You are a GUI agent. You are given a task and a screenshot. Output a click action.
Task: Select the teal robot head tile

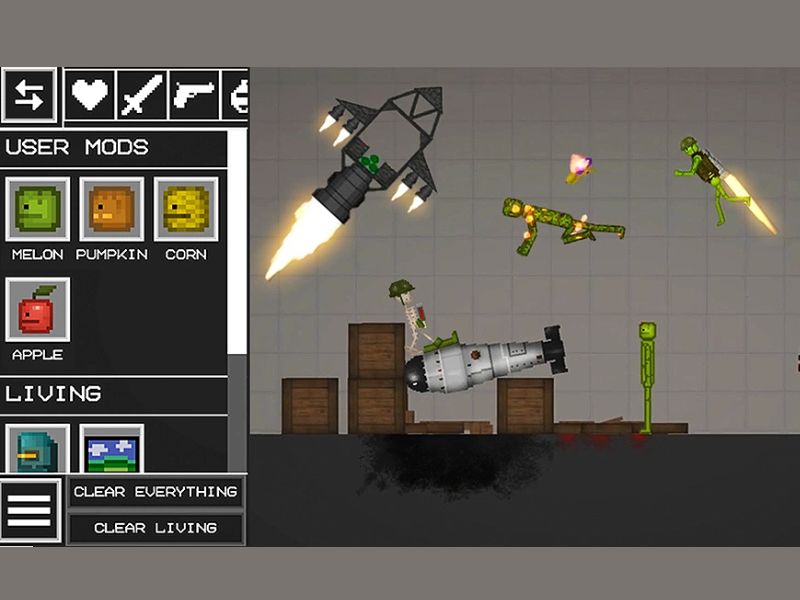point(38,450)
